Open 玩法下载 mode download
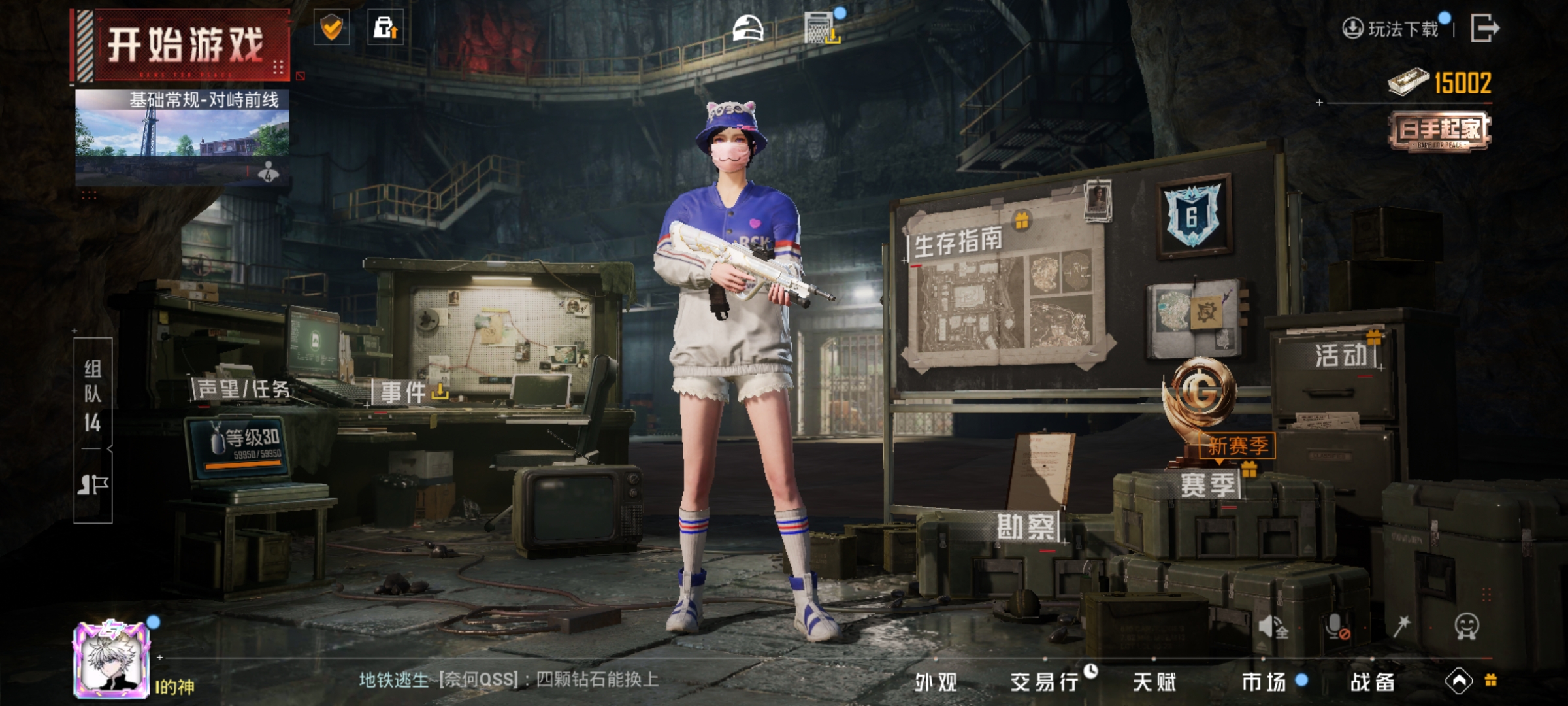The height and width of the screenshot is (706, 1568). 1392,29
